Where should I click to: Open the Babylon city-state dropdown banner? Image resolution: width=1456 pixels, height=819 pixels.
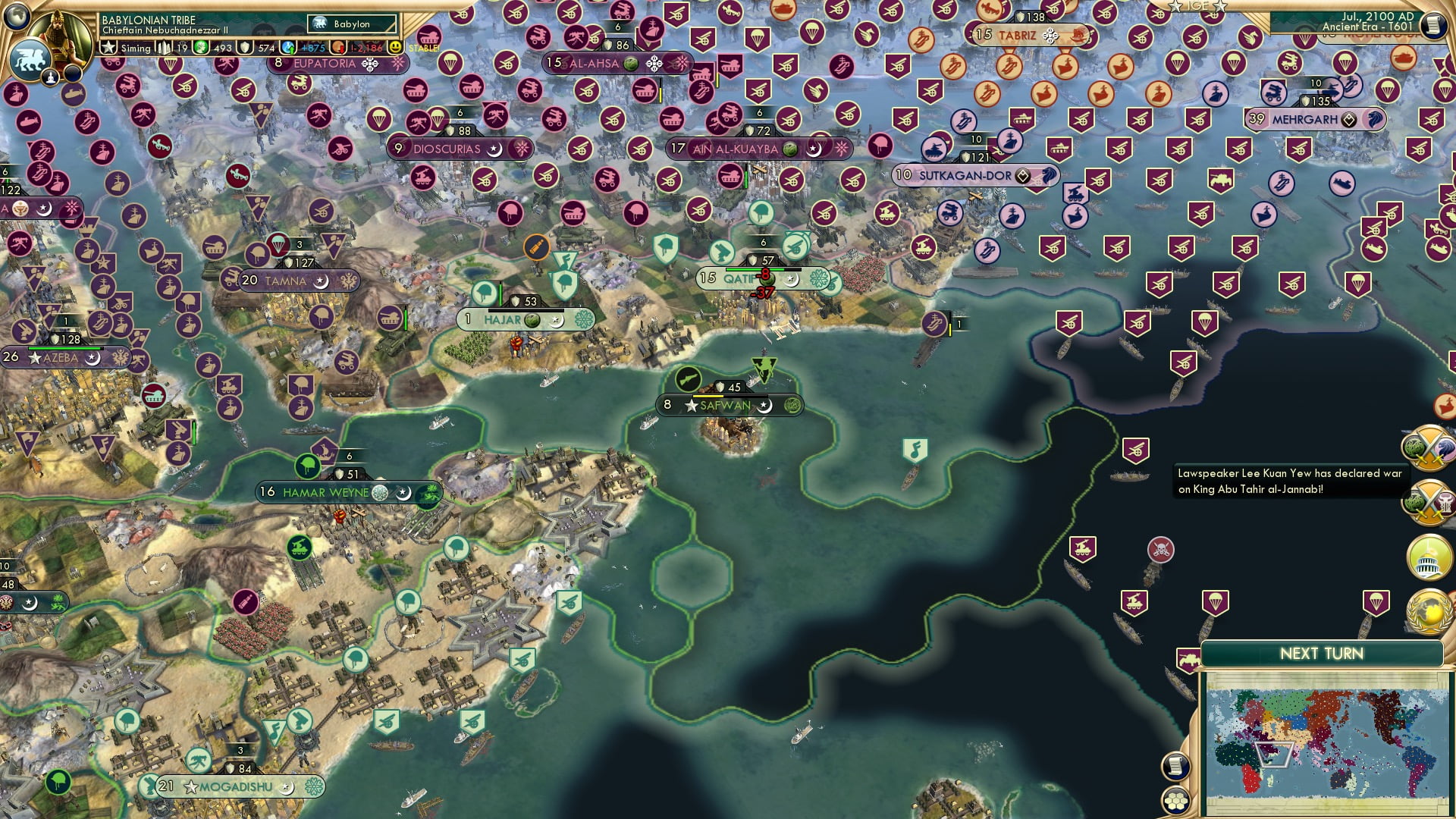click(350, 24)
